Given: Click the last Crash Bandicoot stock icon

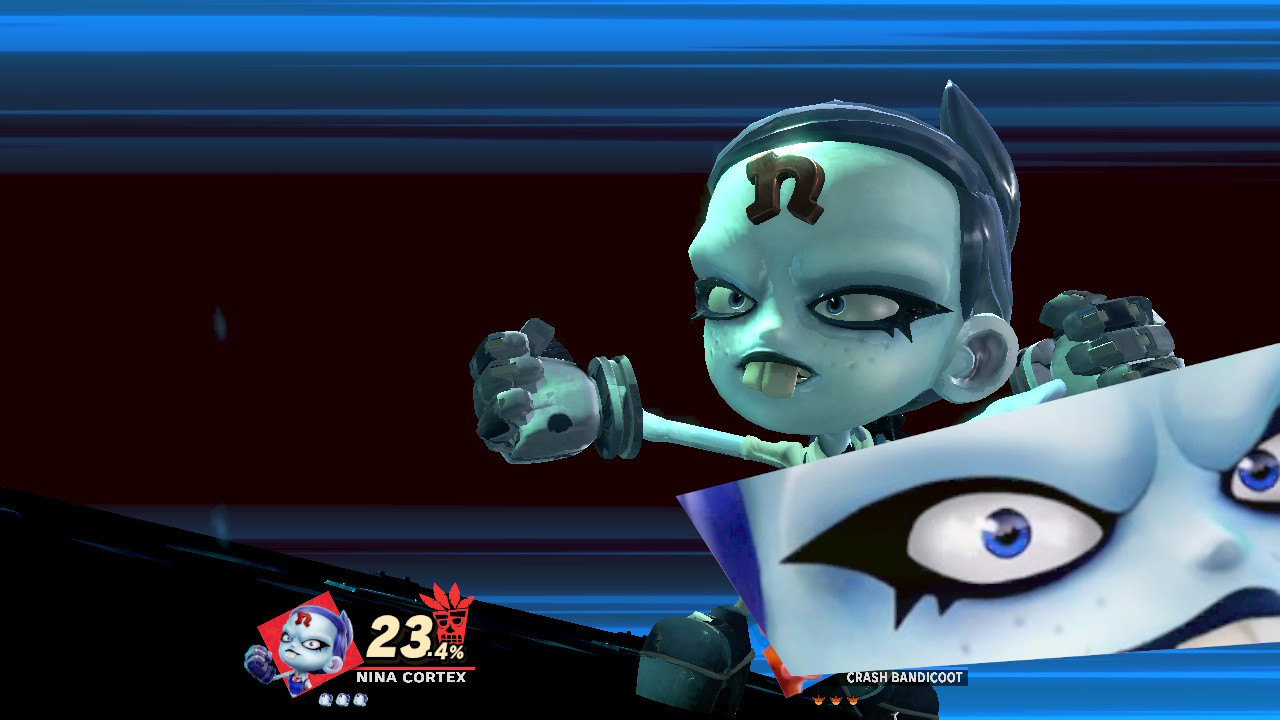Looking at the screenshot, I should [x=853, y=700].
